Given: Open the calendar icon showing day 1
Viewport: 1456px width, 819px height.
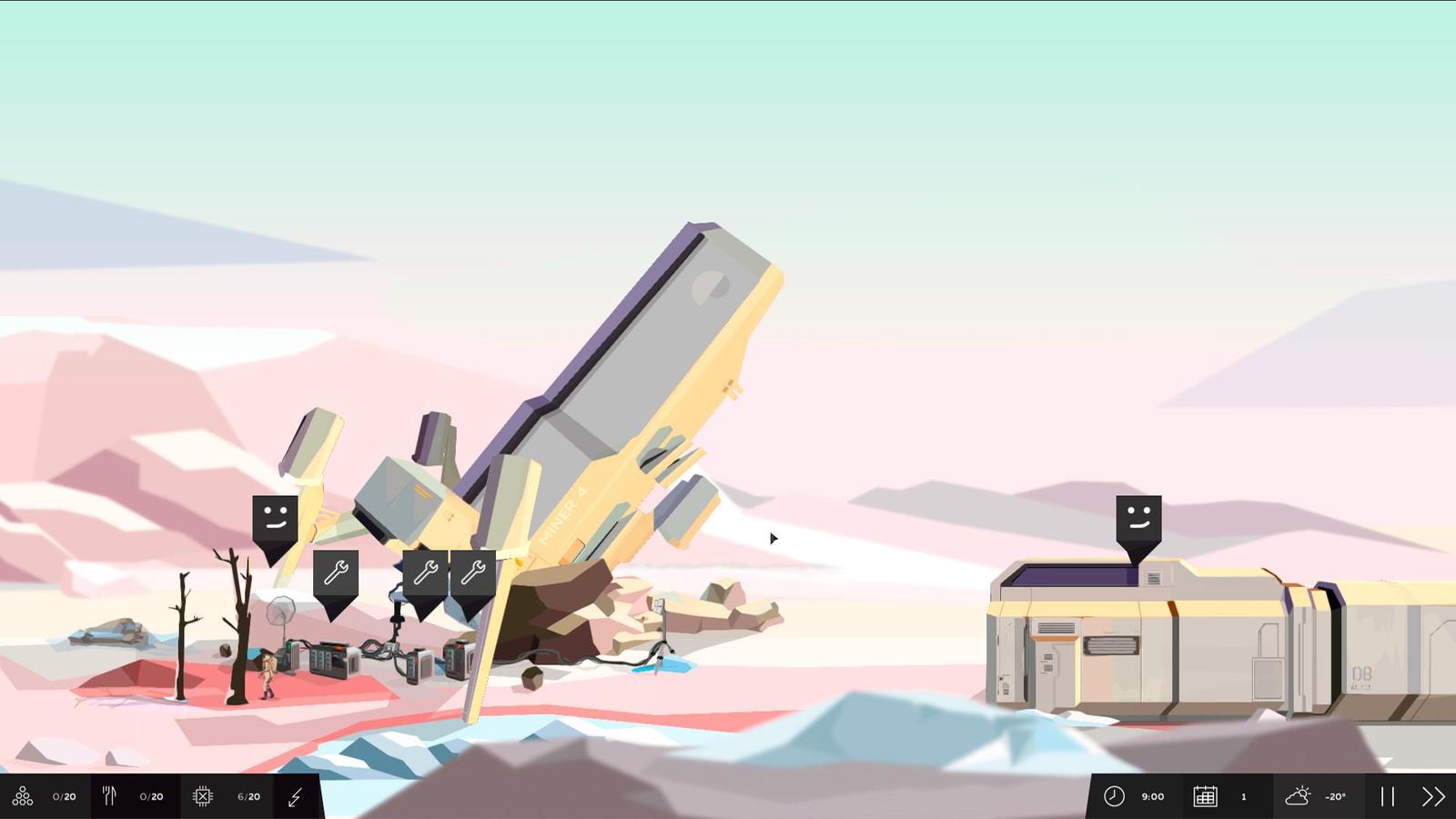Looking at the screenshot, I should pos(1206,796).
